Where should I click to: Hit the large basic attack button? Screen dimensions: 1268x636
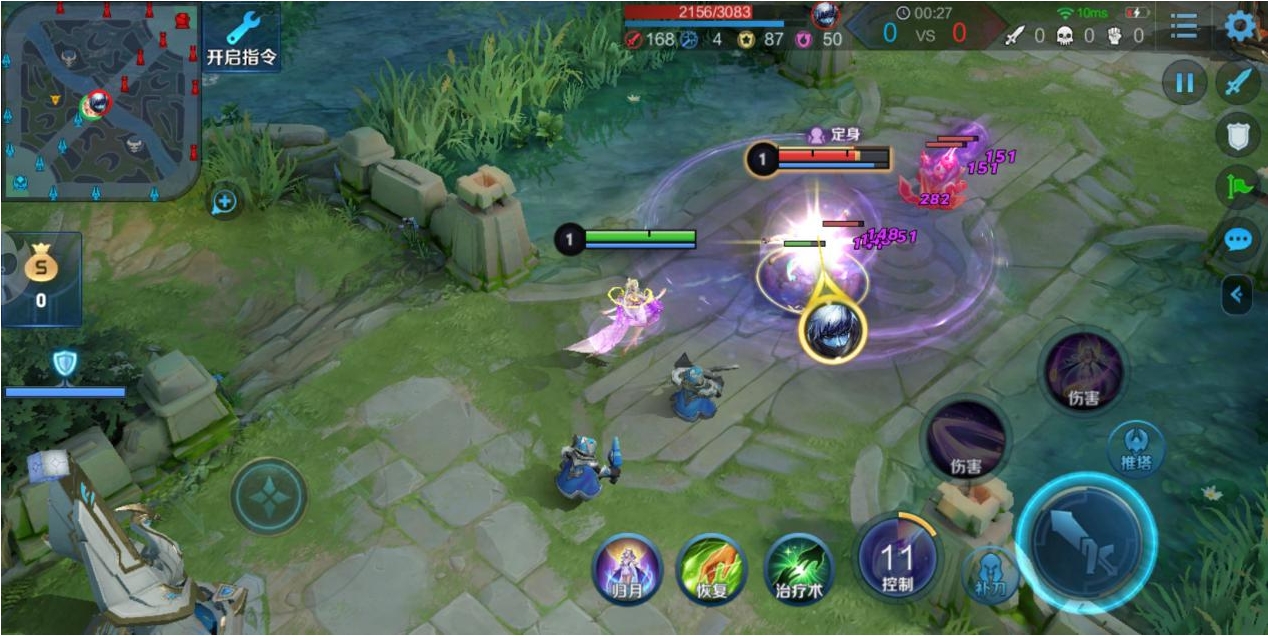pyautogui.click(x=1086, y=541)
